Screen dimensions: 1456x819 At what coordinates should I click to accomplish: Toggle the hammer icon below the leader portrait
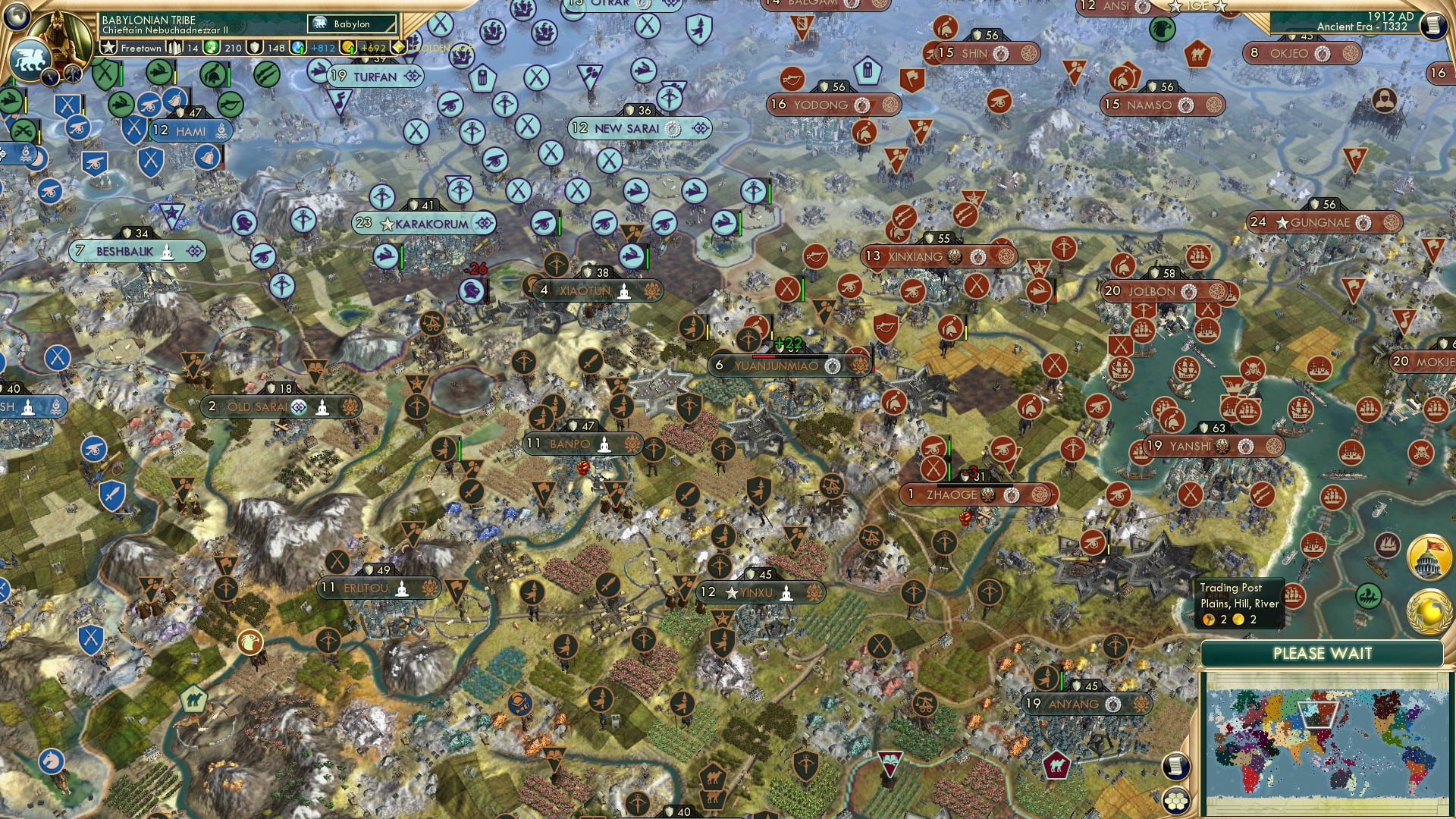tap(73, 75)
